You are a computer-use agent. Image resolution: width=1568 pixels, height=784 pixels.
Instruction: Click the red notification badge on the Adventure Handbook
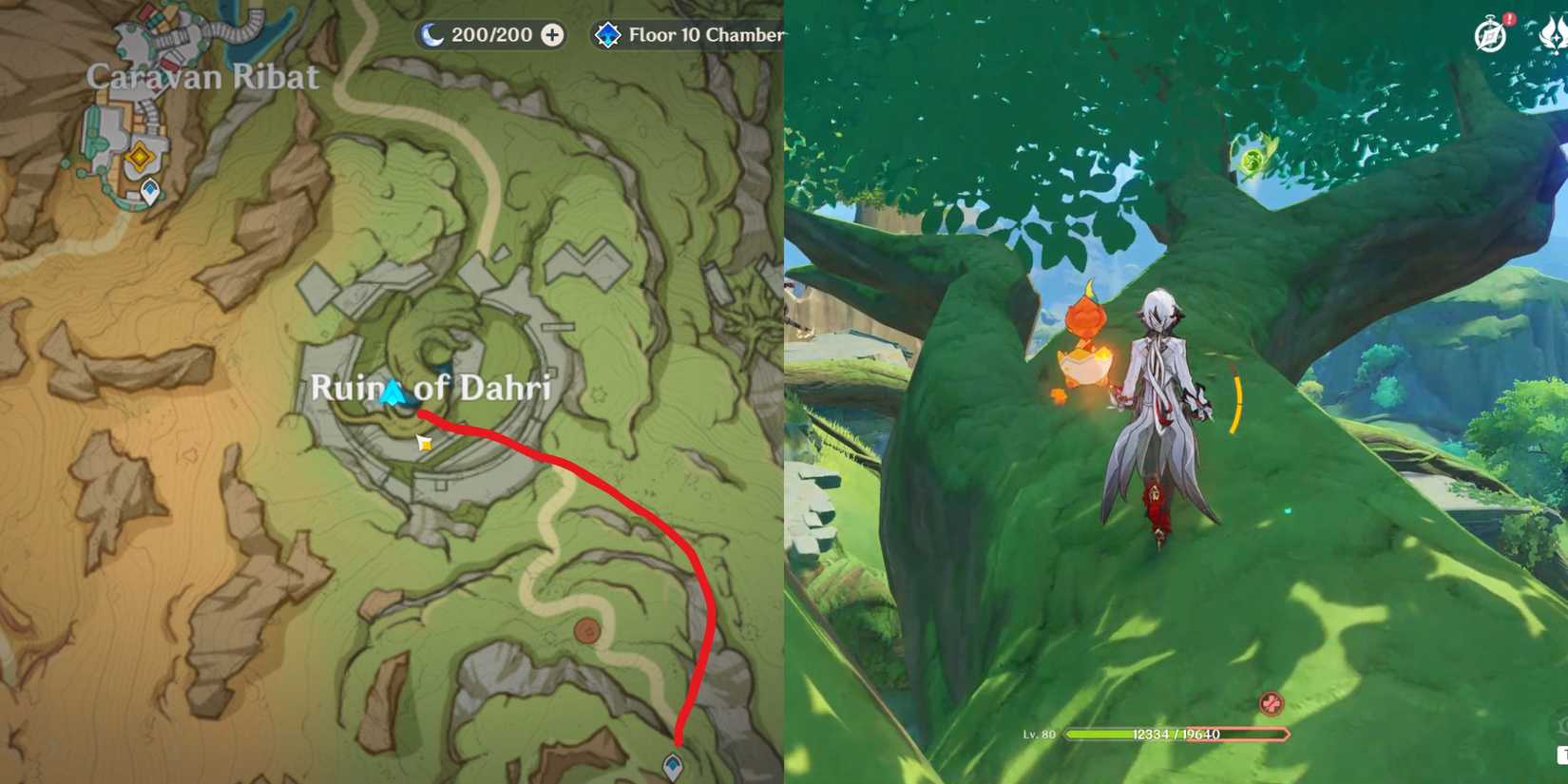click(1508, 21)
